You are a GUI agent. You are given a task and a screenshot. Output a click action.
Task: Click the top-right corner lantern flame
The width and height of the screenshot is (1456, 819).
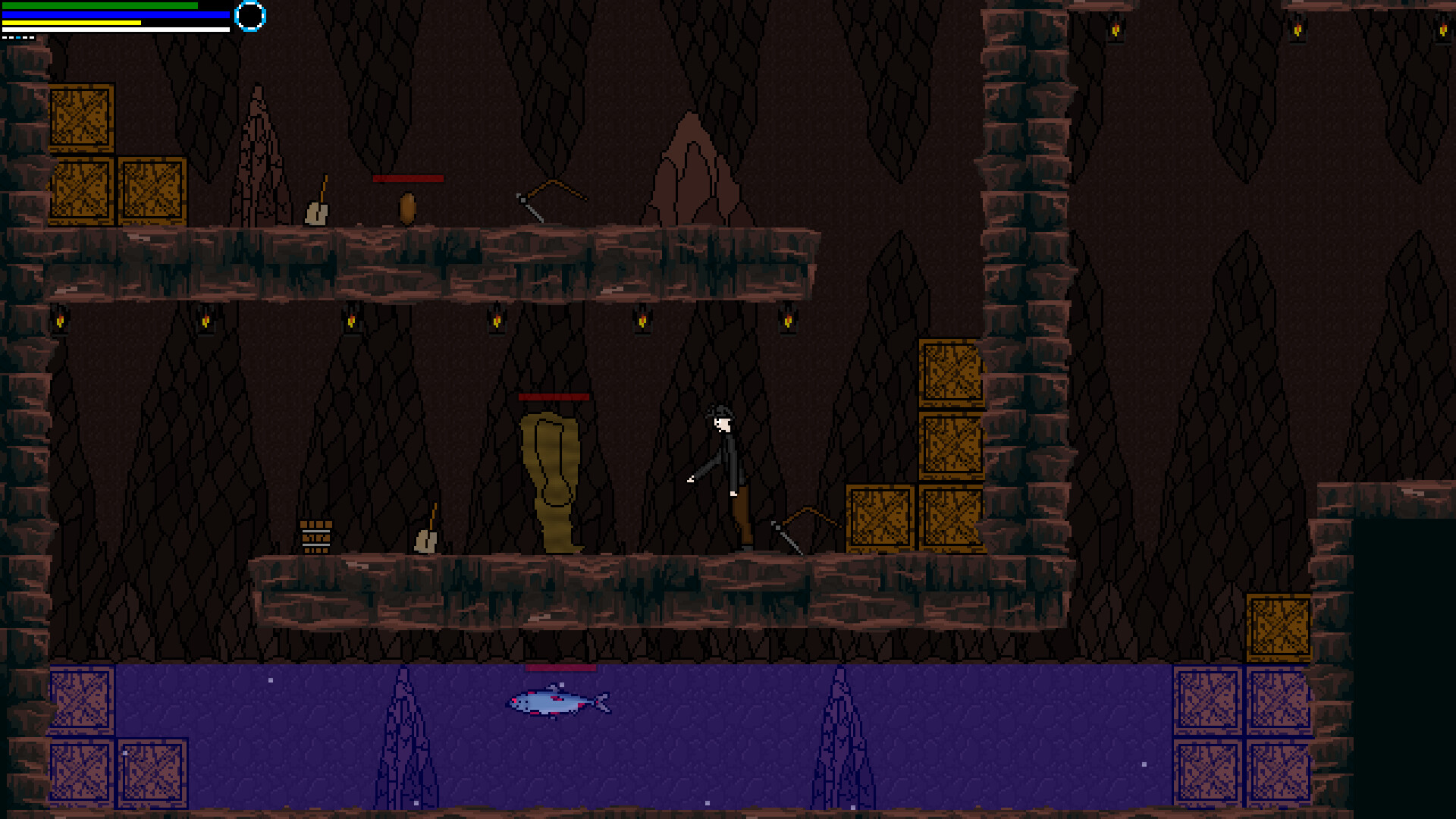point(1443,32)
